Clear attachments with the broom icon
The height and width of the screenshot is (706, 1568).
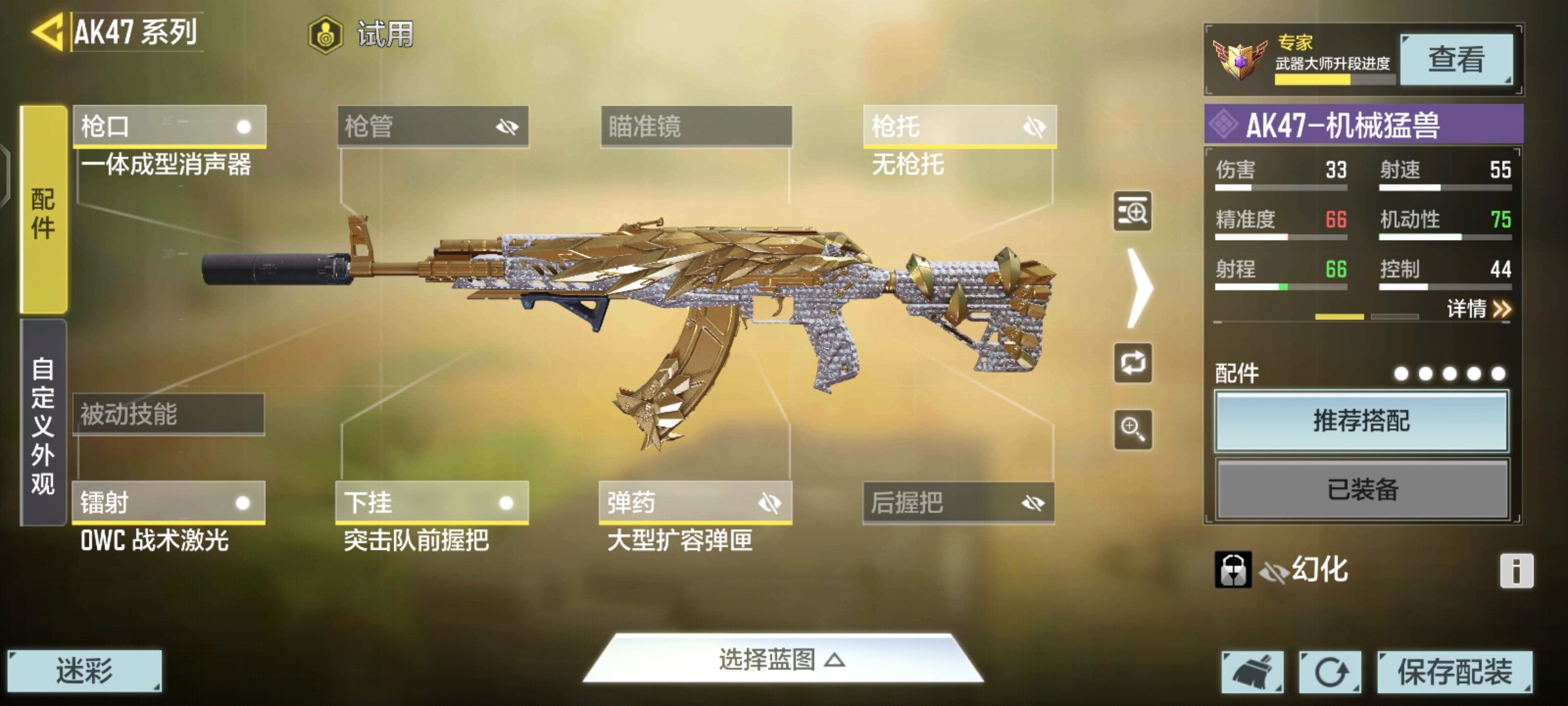point(1252,672)
